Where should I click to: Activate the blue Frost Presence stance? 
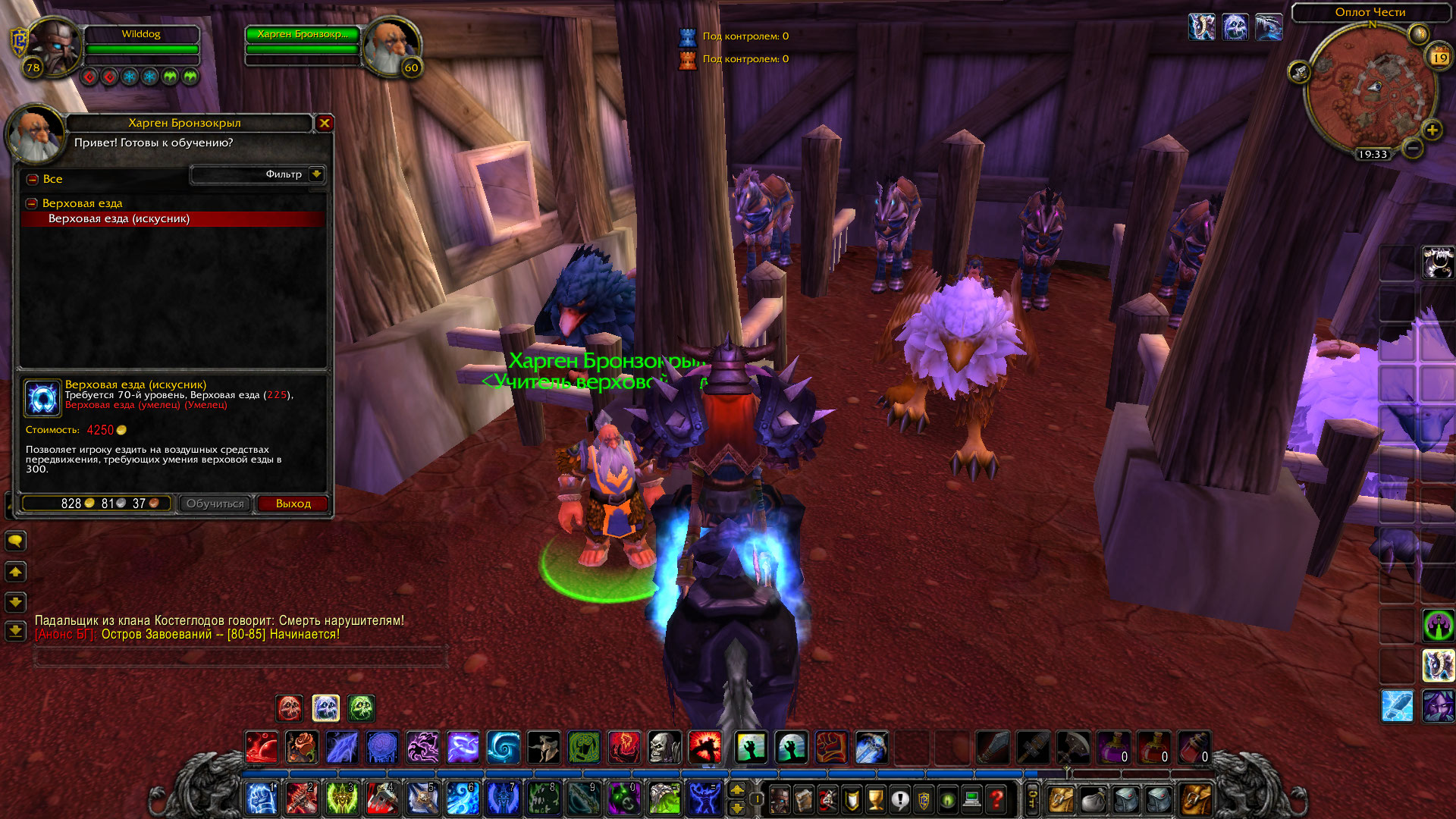click(326, 708)
